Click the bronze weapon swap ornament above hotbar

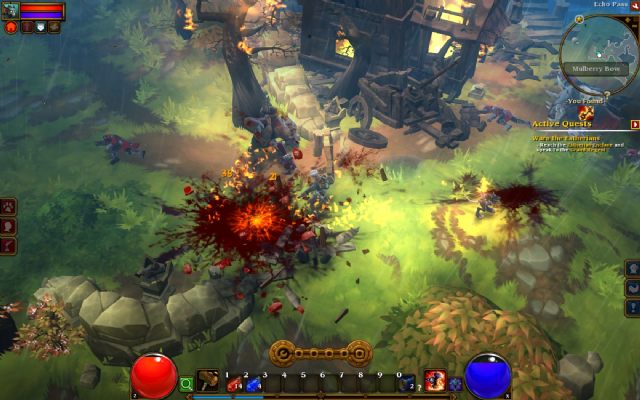[320, 353]
